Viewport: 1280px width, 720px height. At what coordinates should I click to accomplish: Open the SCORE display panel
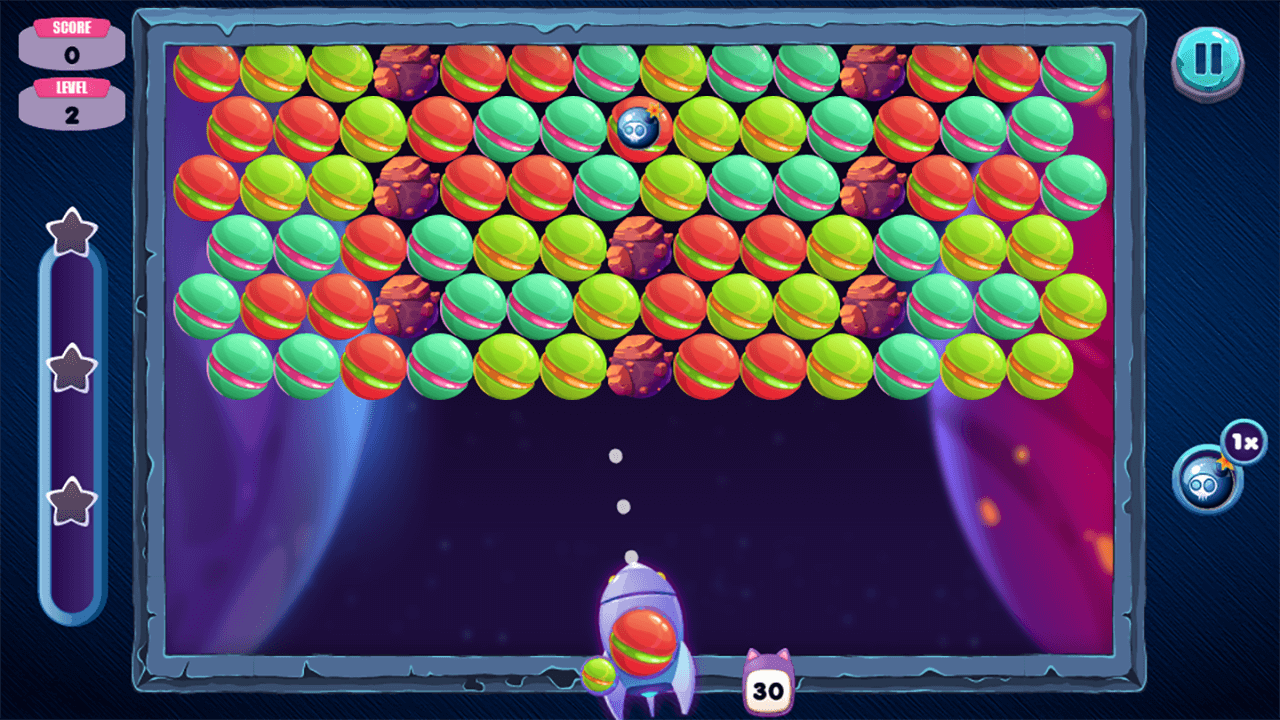pyautogui.click(x=71, y=46)
